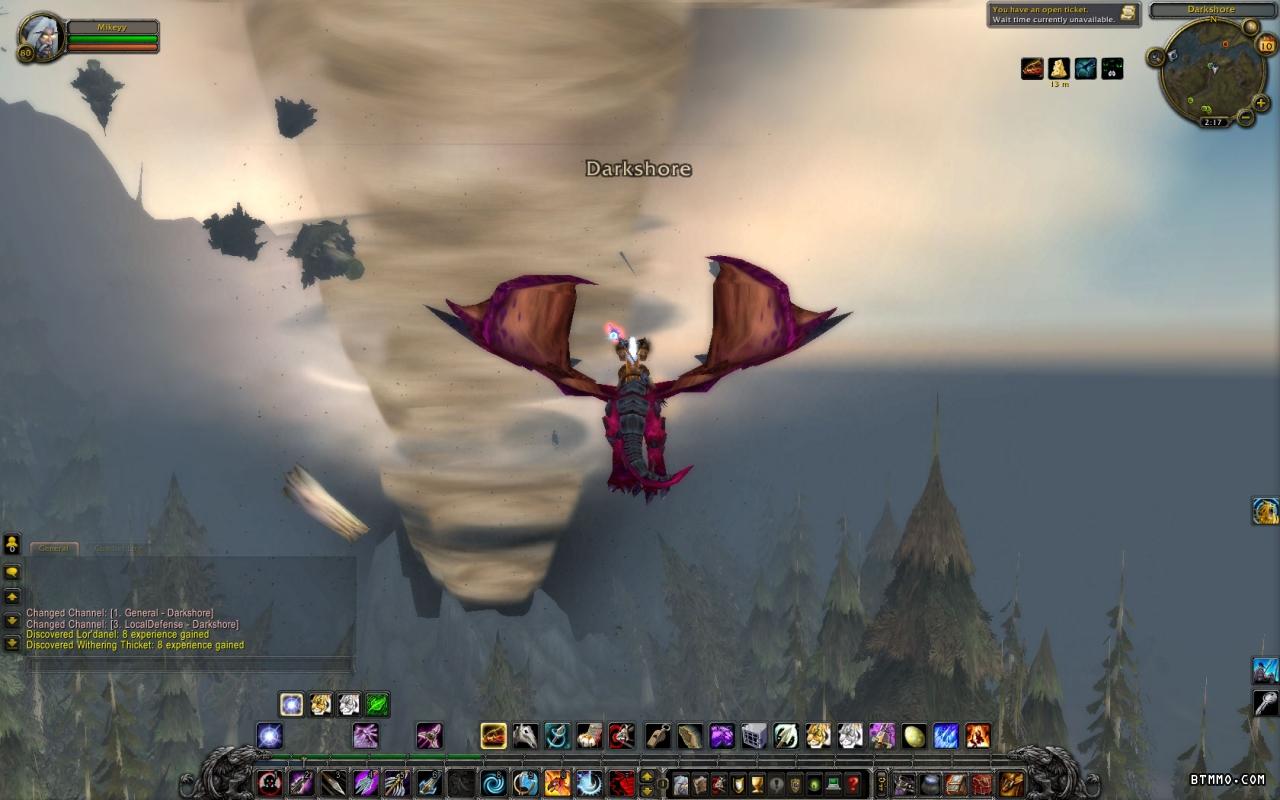Click the minimap zoom-out minus button
This screenshot has width=1280, height=800.
tap(1245, 118)
